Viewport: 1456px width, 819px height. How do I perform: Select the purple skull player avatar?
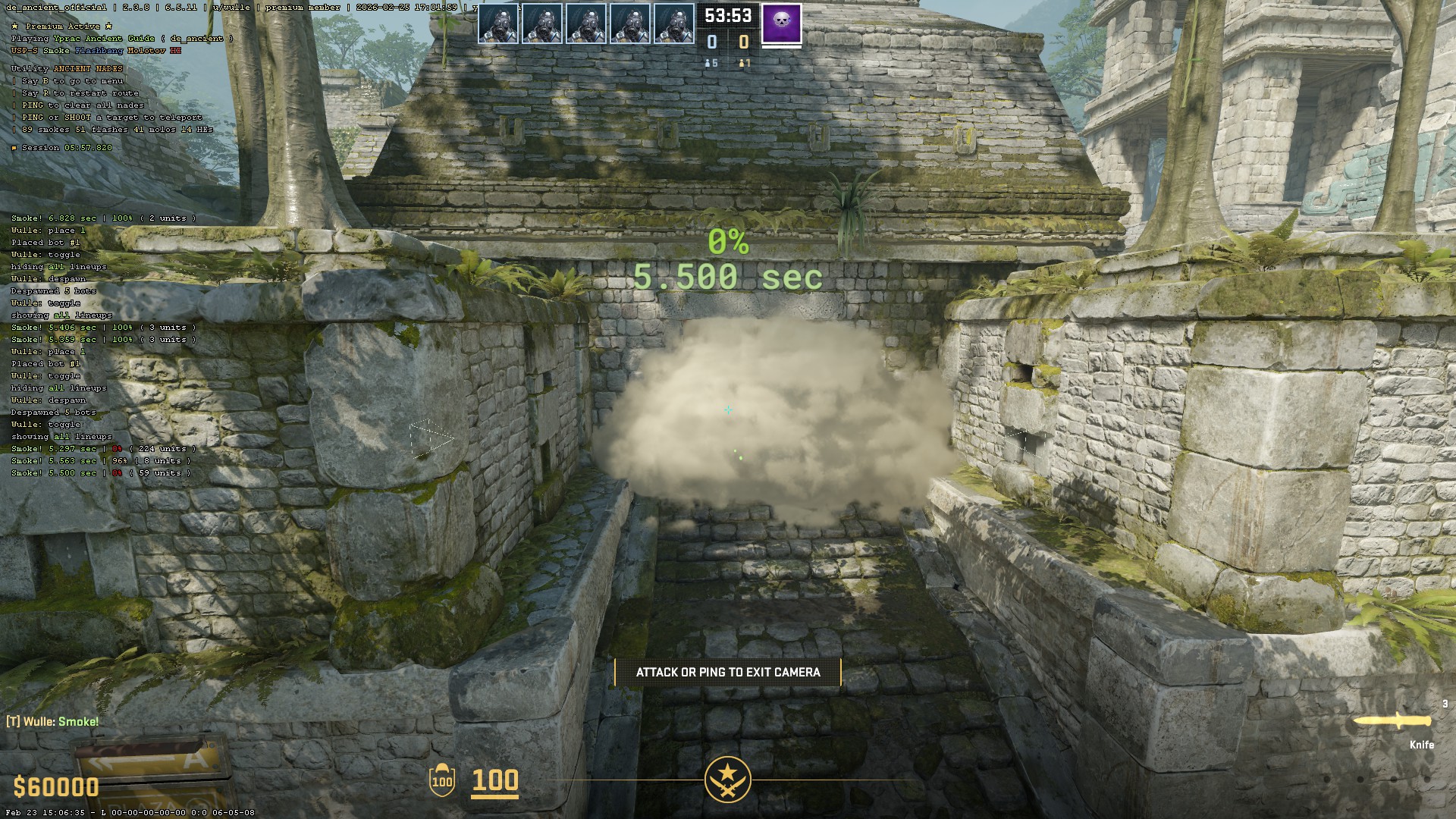(x=781, y=24)
